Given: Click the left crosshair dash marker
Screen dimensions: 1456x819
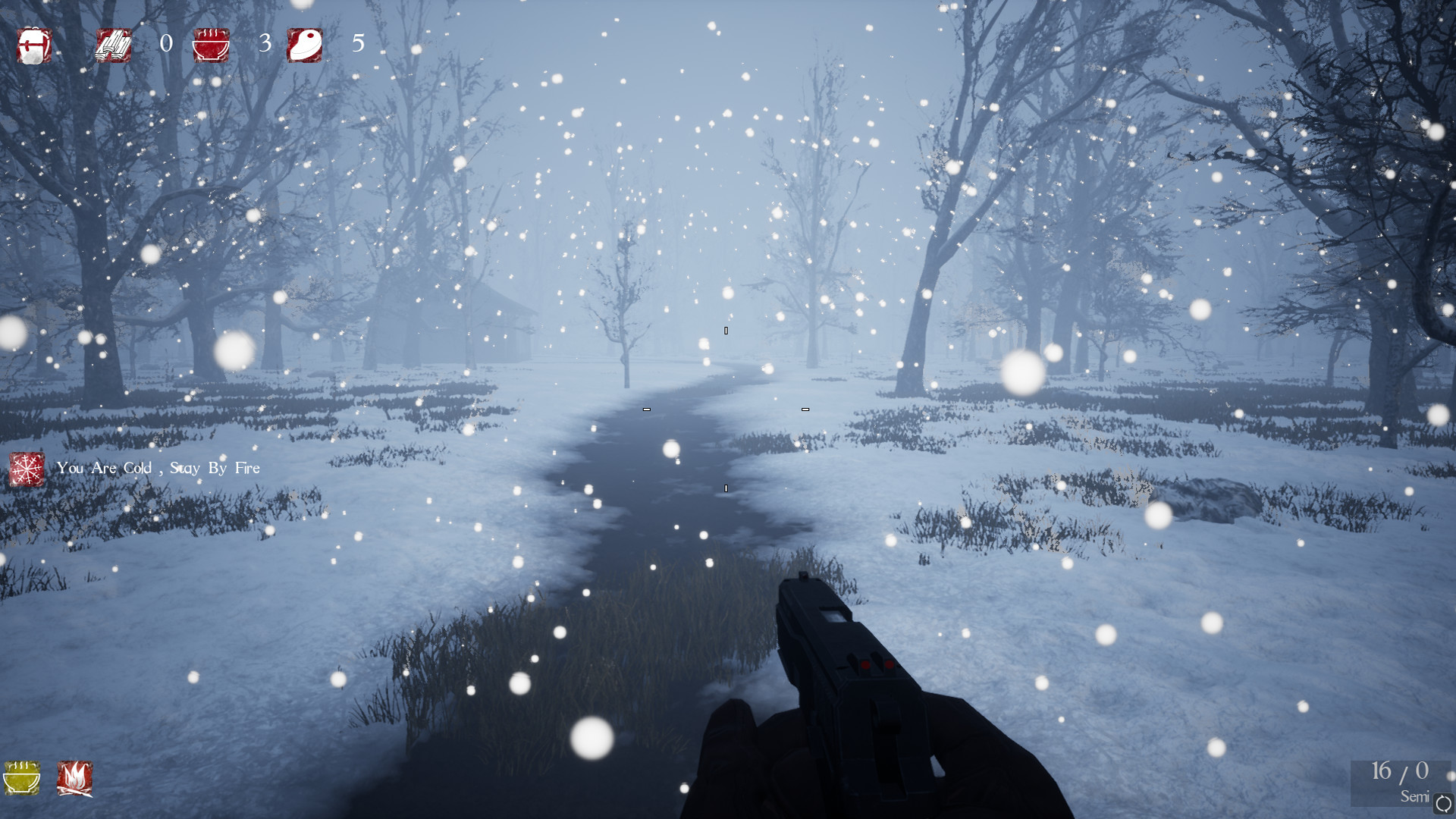Looking at the screenshot, I should point(647,408).
